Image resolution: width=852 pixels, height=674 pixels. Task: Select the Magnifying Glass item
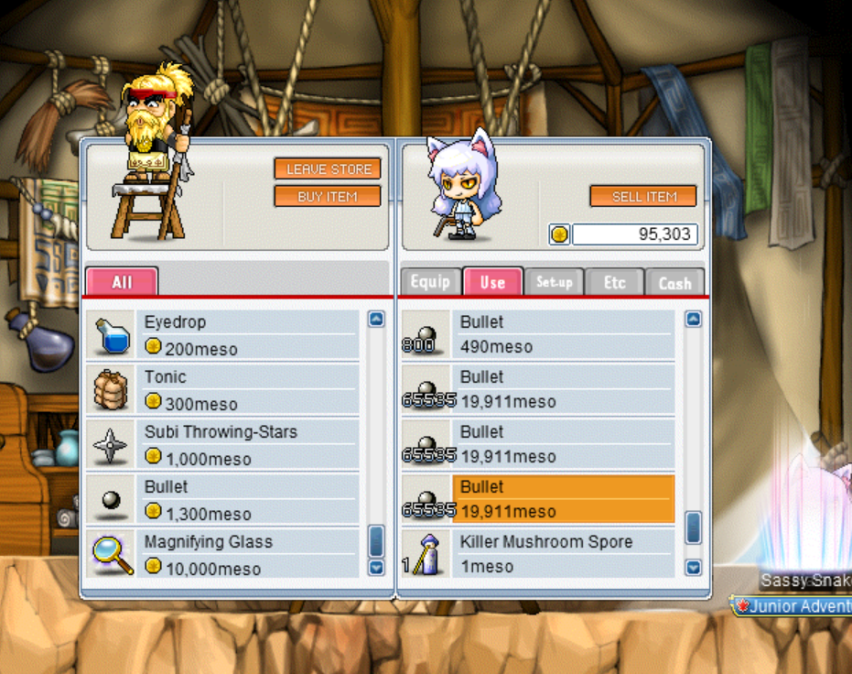250,554
